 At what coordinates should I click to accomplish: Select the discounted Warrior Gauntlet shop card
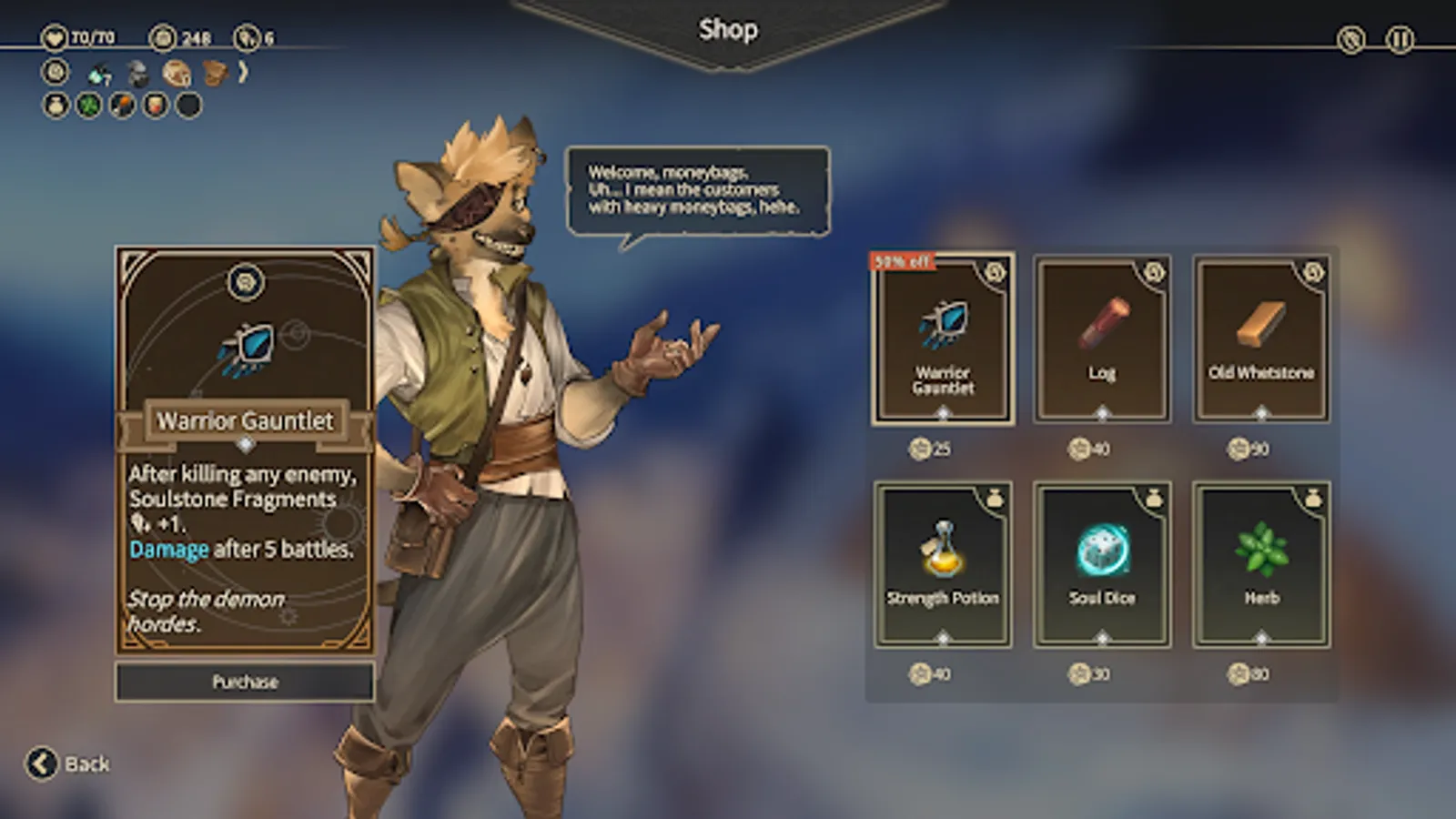click(944, 341)
